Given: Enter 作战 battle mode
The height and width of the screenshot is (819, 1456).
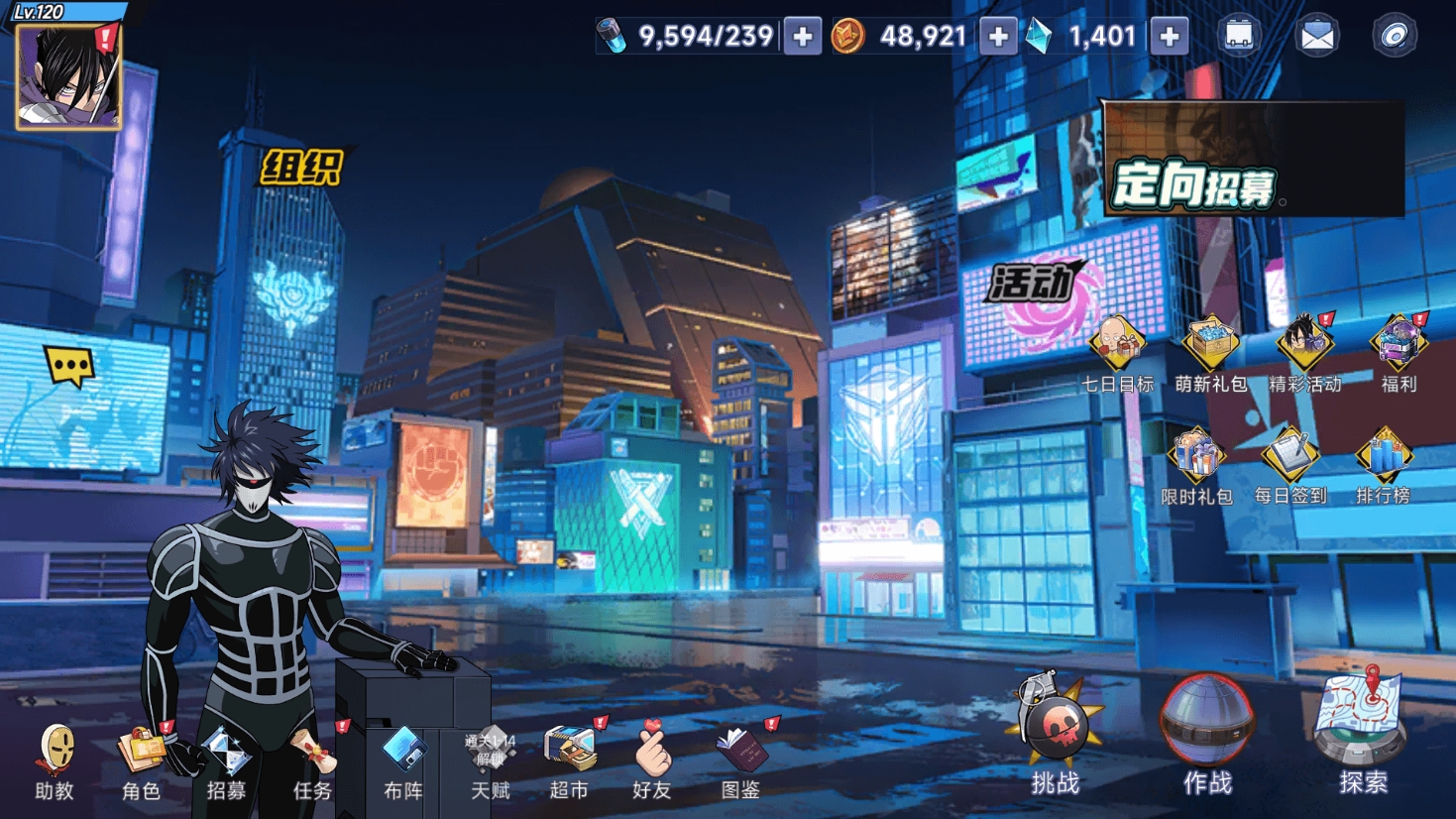Looking at the screenshot, I should pos(1207,734).
